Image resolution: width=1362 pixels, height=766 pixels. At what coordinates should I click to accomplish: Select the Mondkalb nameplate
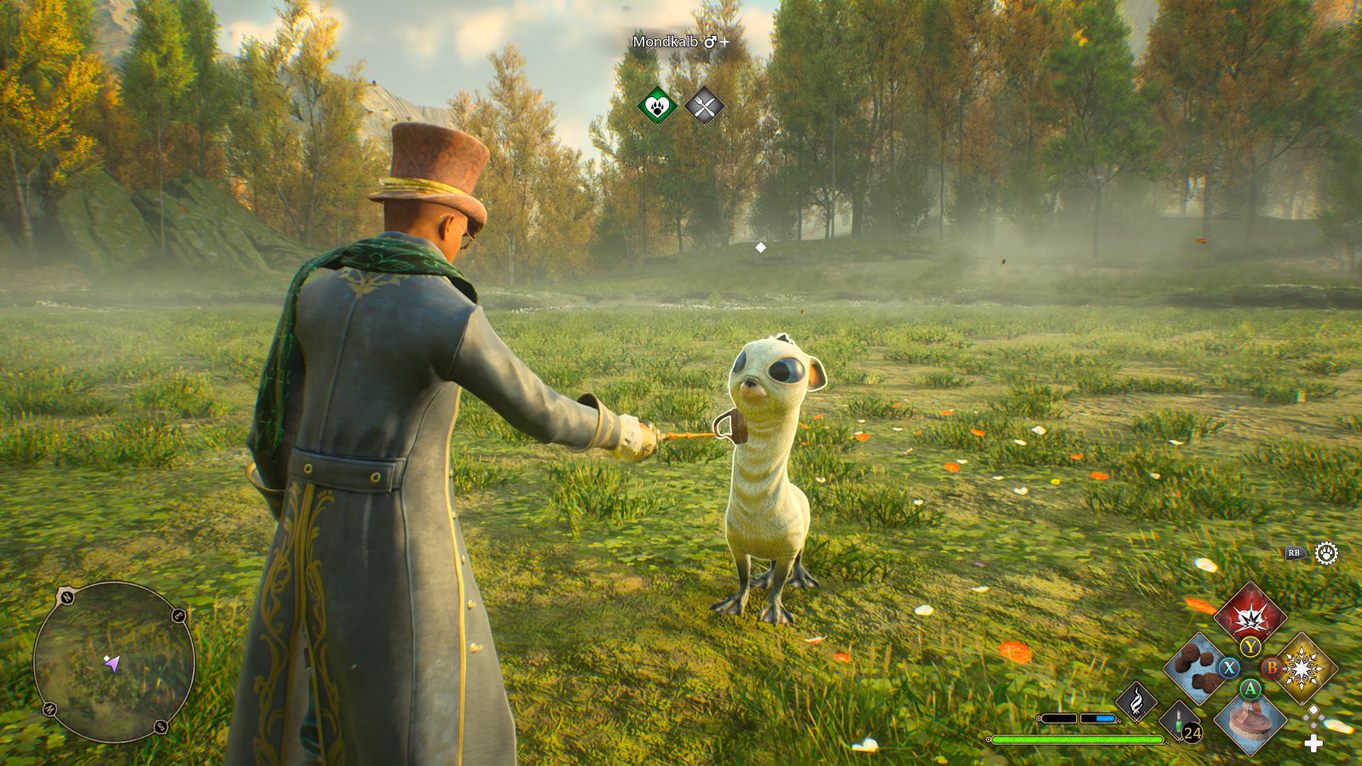click(665, 41)
